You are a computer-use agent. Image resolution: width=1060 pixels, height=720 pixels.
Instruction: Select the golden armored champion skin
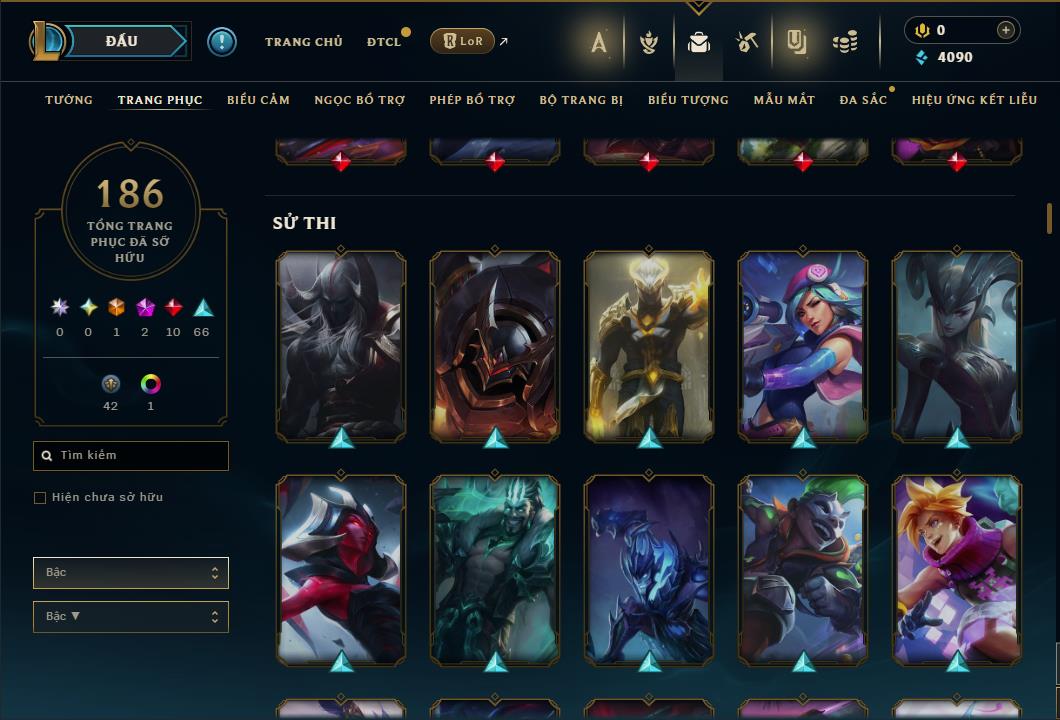pyautogui.click(x=649, y=345)
